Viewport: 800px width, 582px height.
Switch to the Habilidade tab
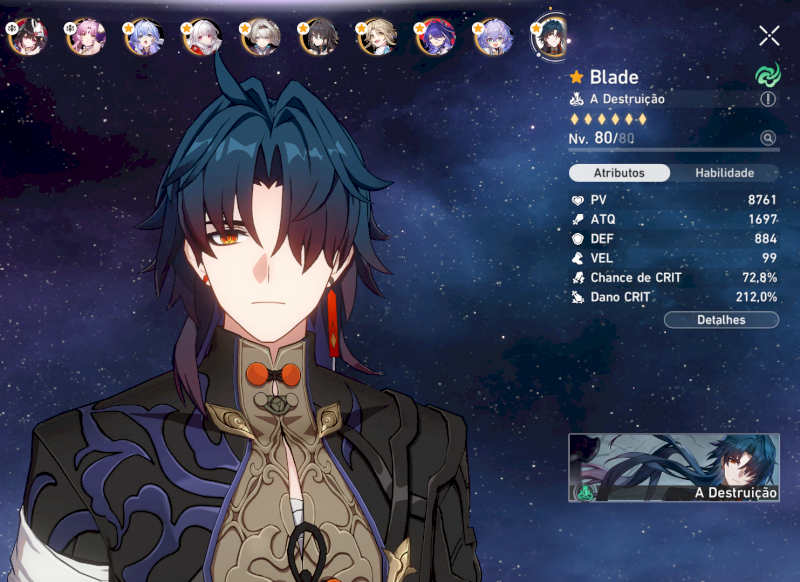coord(724,173)
